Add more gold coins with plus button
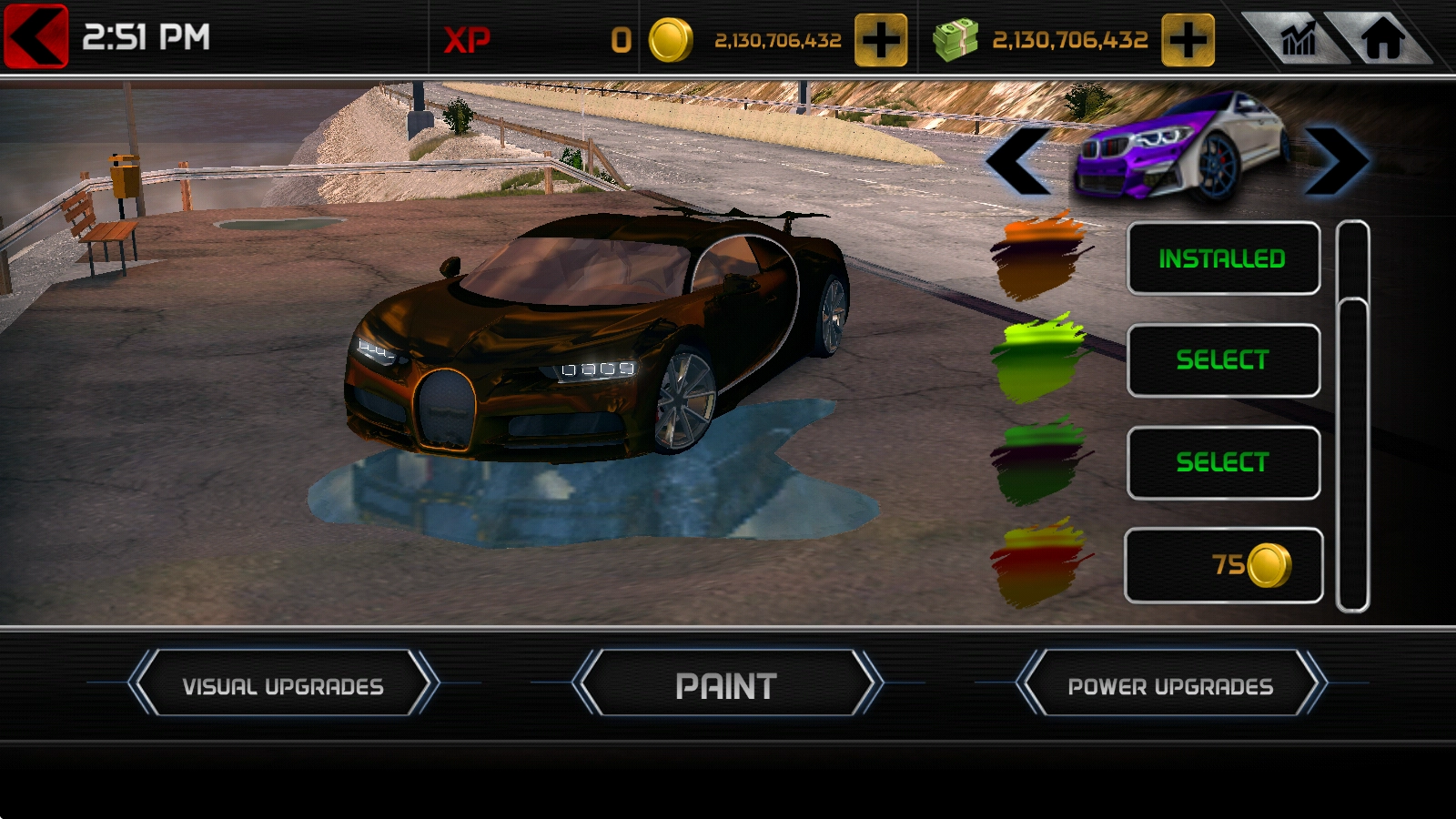1456x819 pixels. (x=880, y=40)
